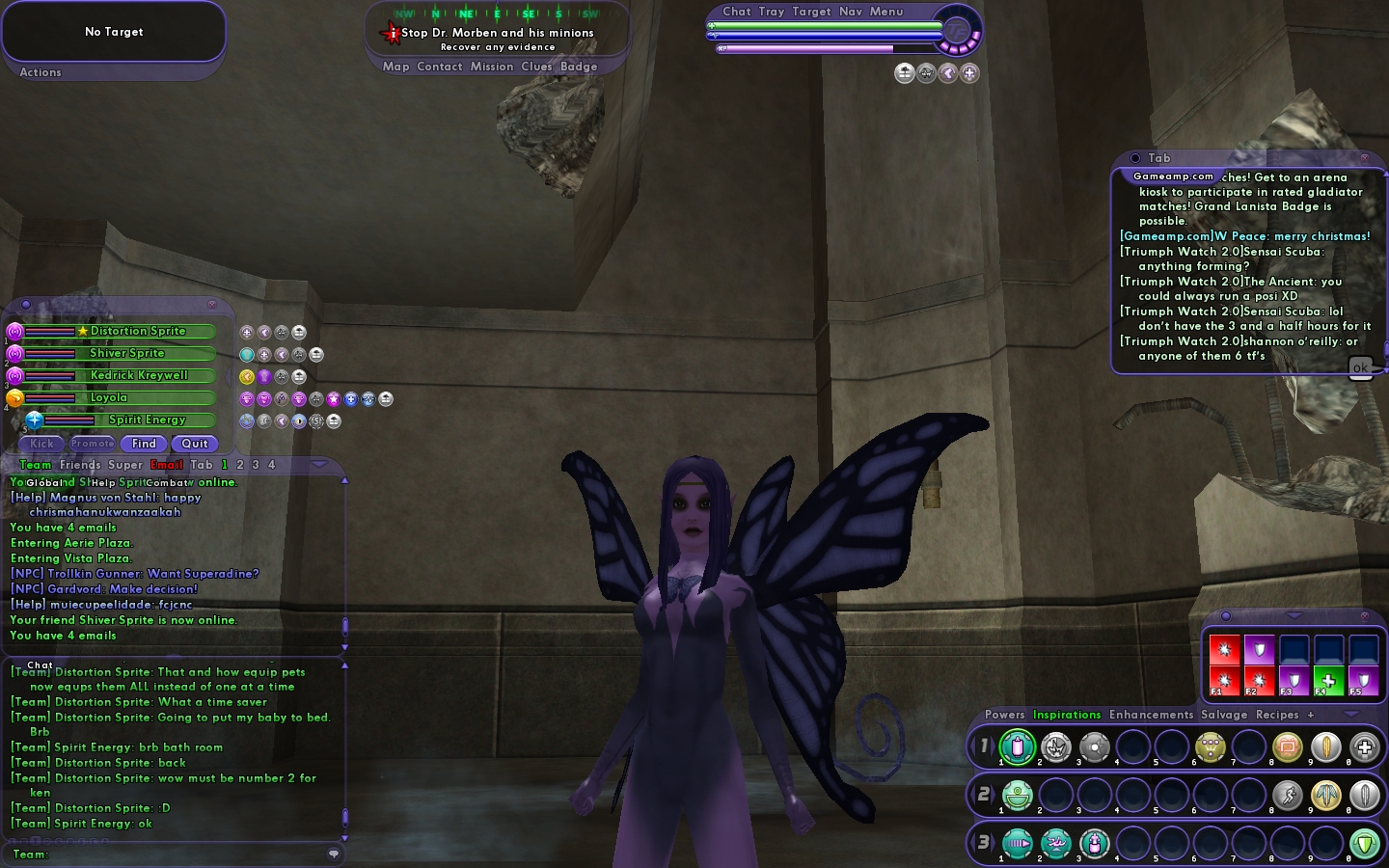The height and width of the screenshot is (868, 1389).
Task: Kick a team member
Action: pos(41,444)
